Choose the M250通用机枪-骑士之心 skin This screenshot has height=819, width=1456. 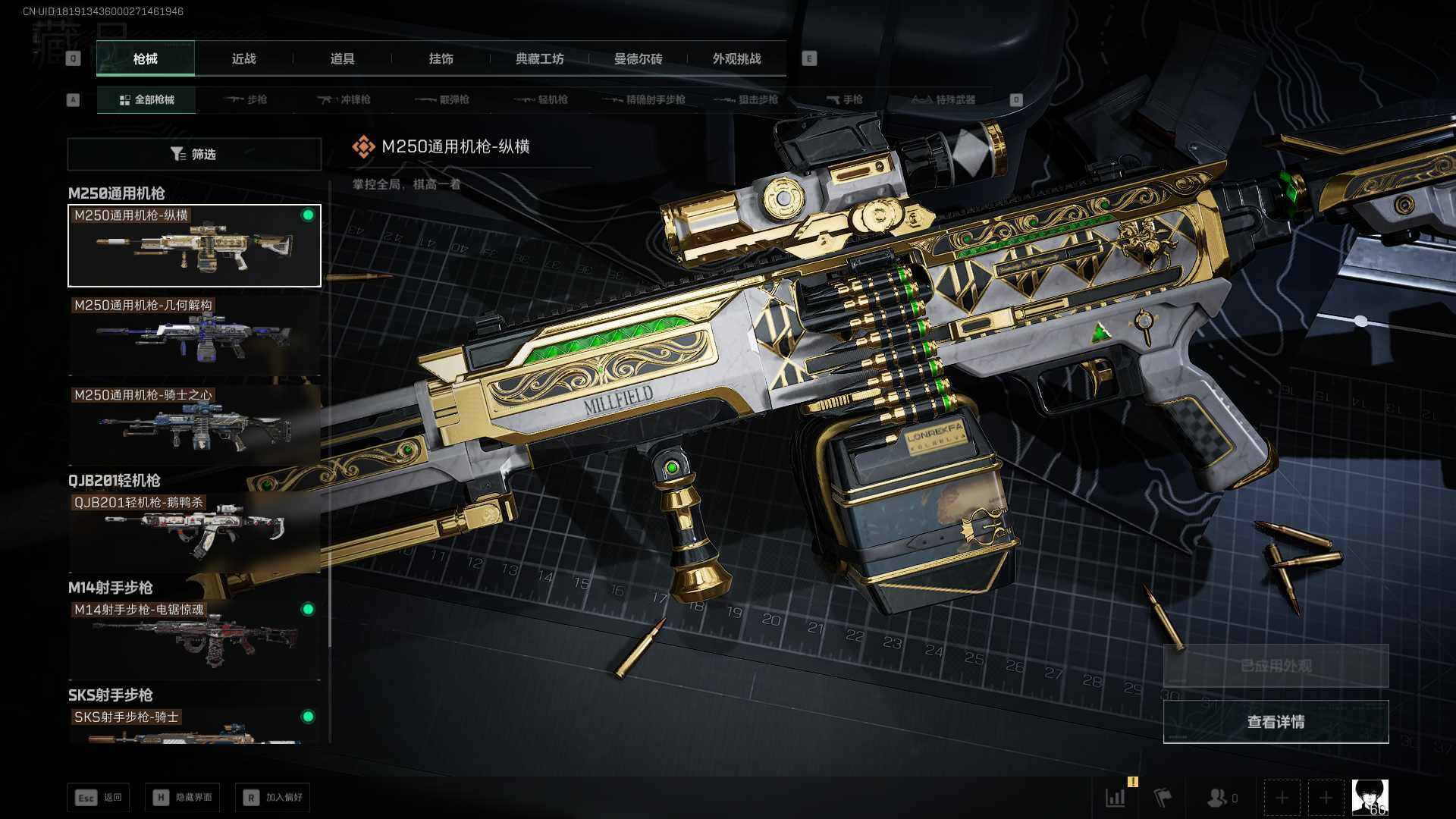click(194, 425)
